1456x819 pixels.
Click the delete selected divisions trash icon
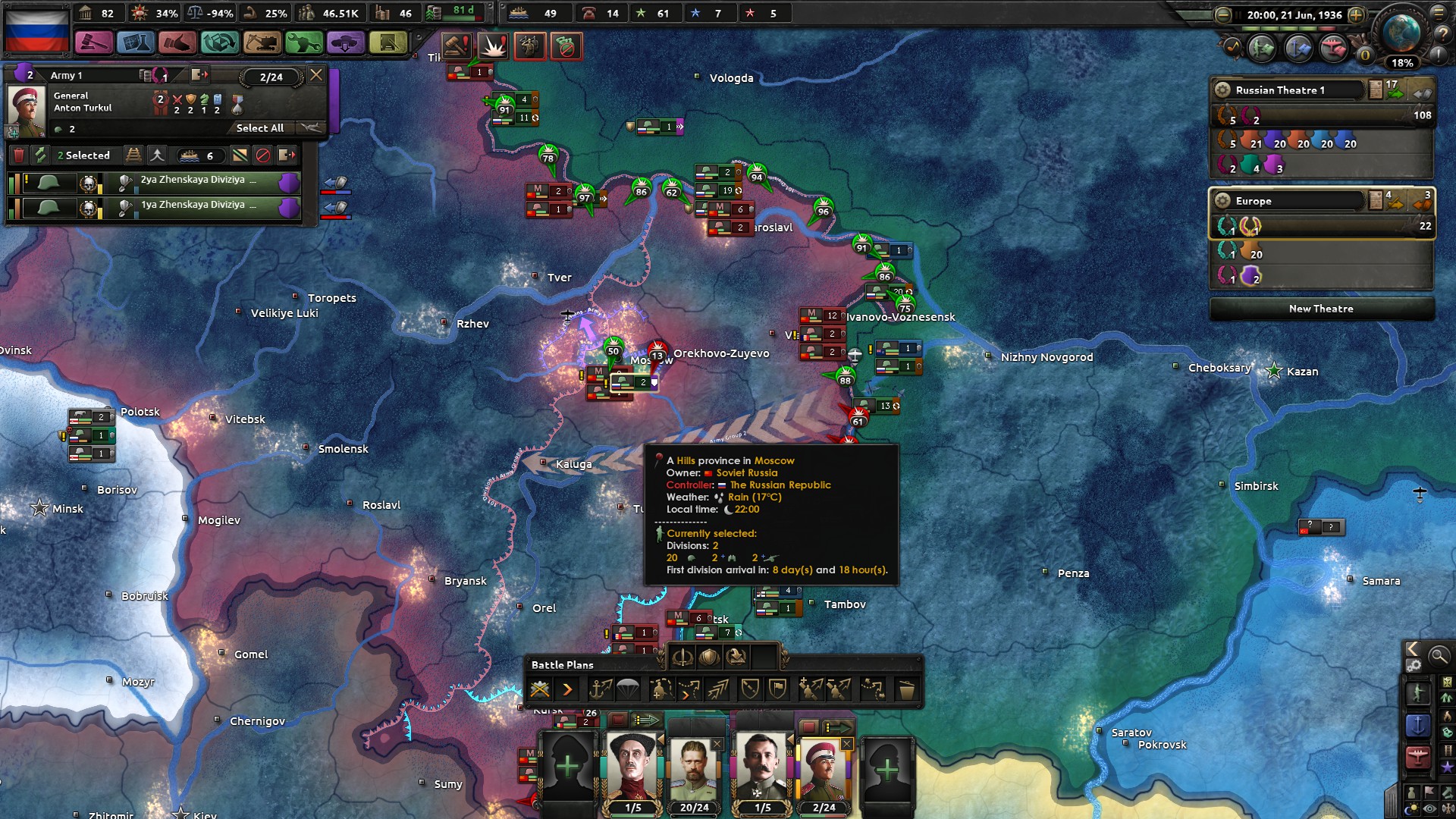click(x=19, y=155)
